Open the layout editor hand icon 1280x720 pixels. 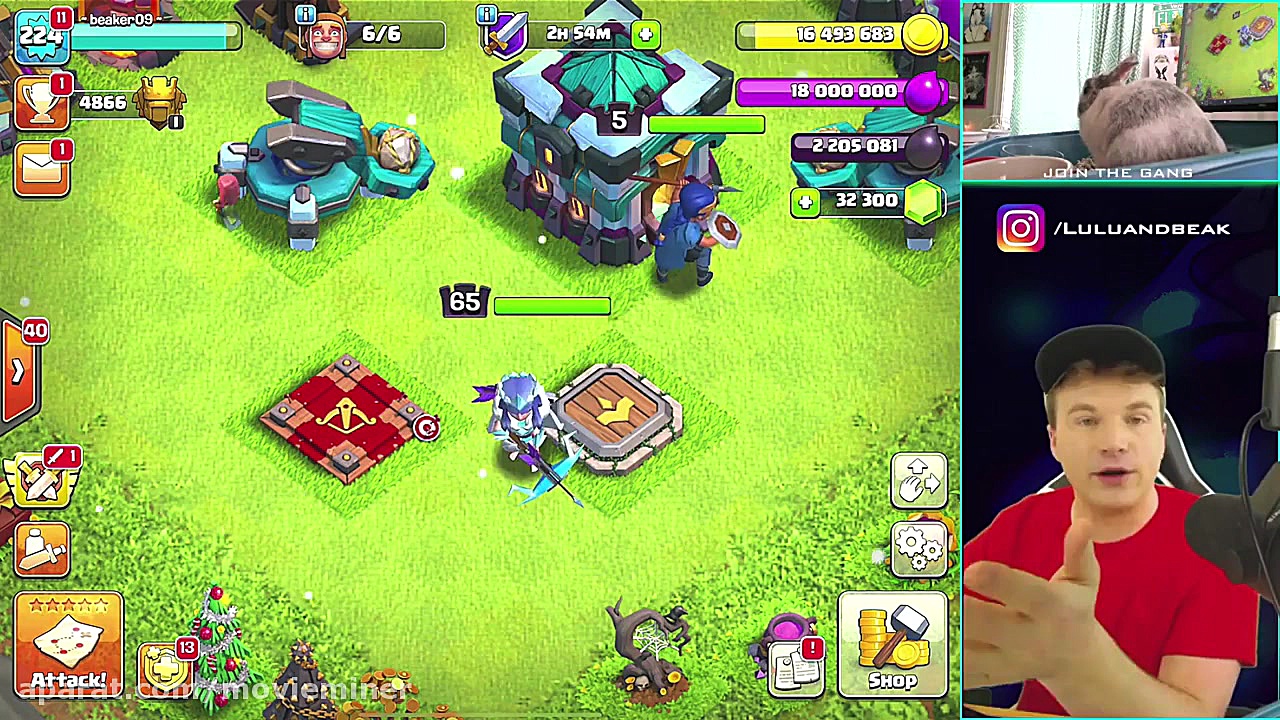(x=919, y=481)
